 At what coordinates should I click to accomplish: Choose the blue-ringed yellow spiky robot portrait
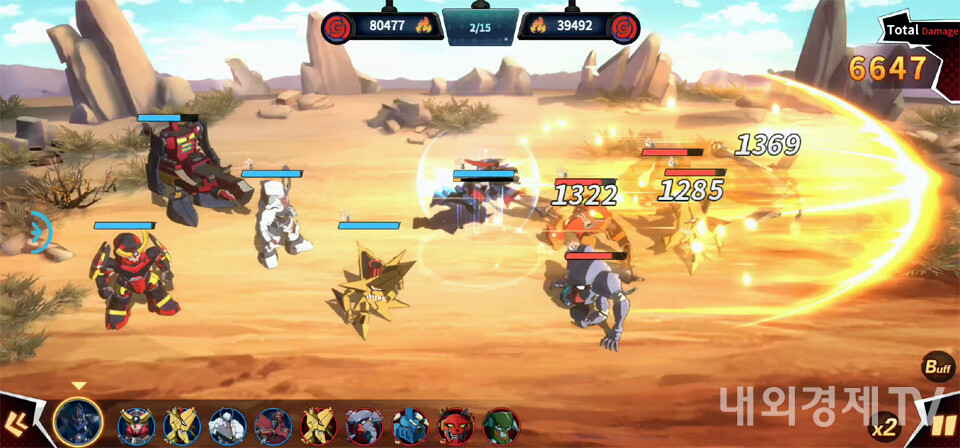click(x=181, y=427)
